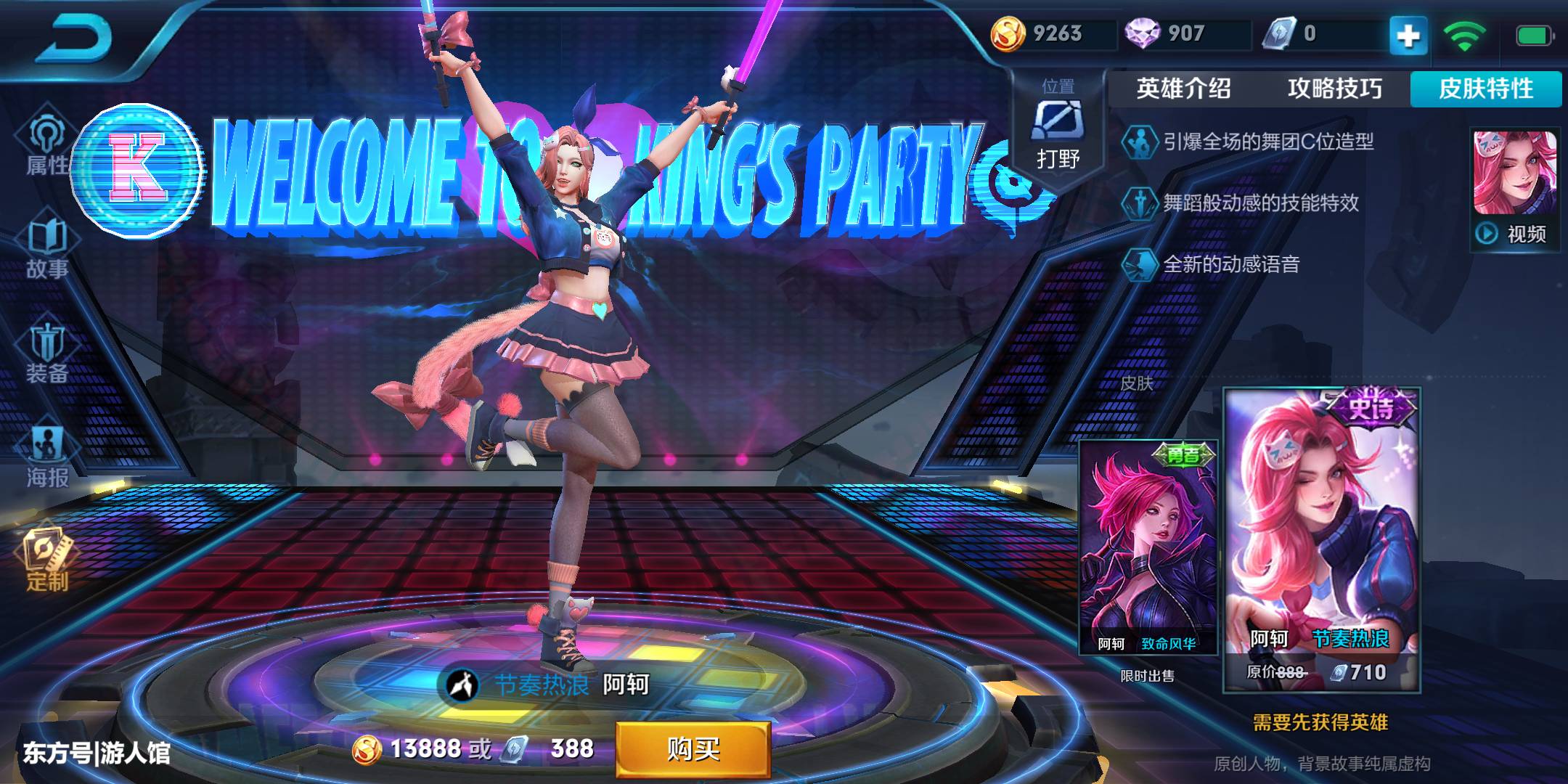The width and height of the screenshot is (1568, 784).
Task: Select the 皮肤特性 tab
Action: [x=1485, y=89]
